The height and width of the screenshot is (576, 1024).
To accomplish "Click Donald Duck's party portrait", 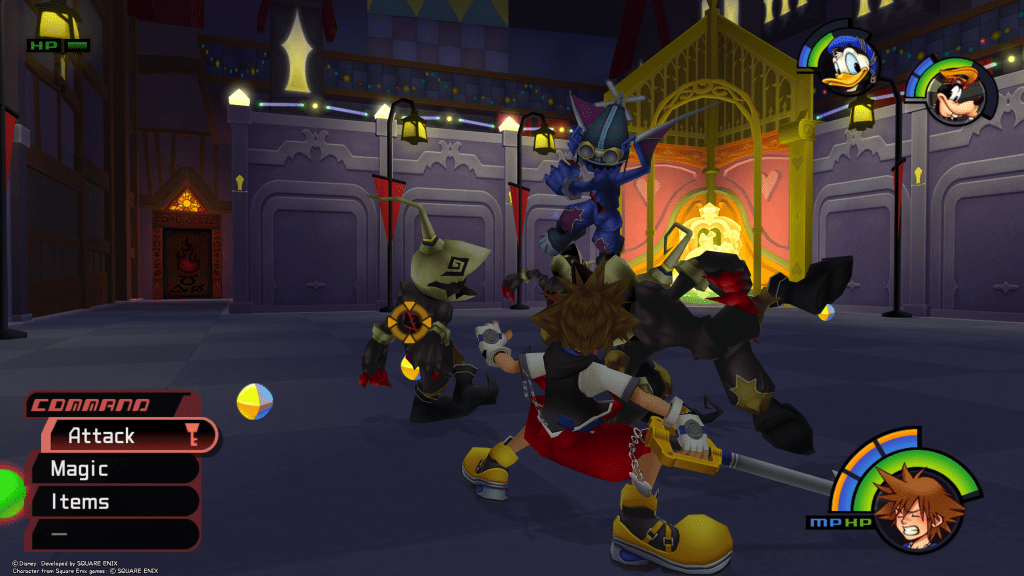I will point(846,68).
